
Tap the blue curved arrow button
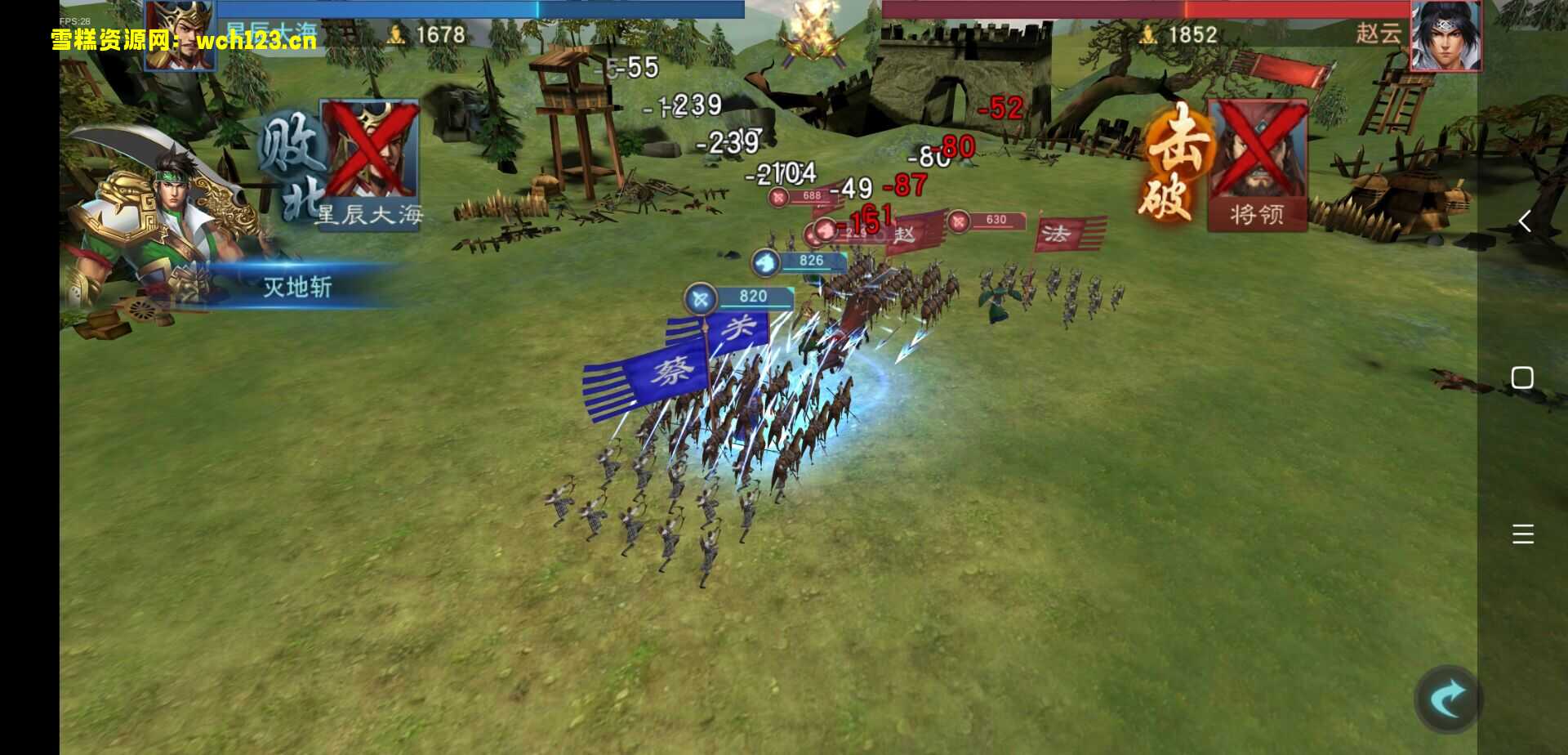1448,699
